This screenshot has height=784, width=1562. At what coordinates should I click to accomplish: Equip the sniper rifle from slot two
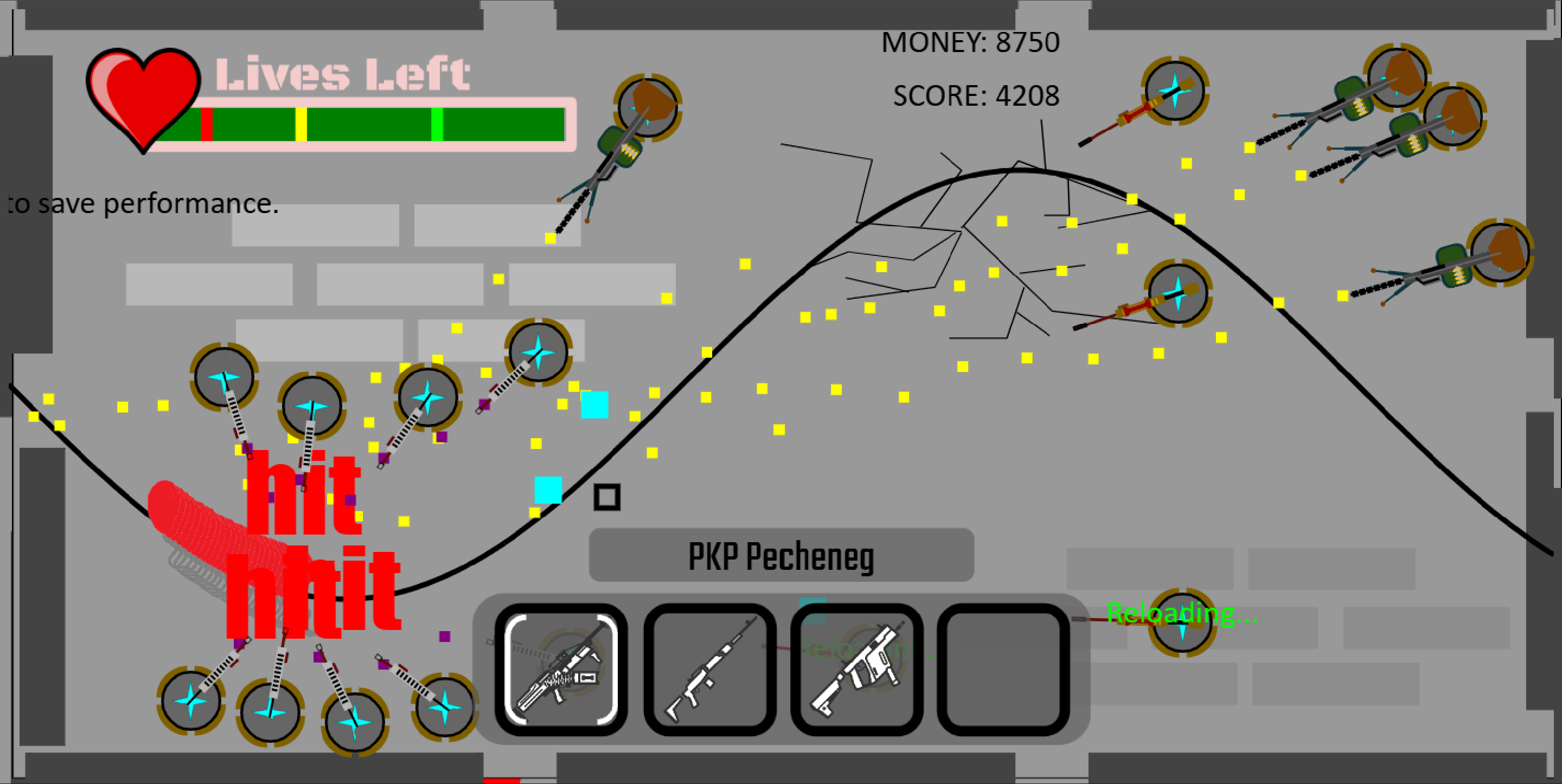[709, 673]
